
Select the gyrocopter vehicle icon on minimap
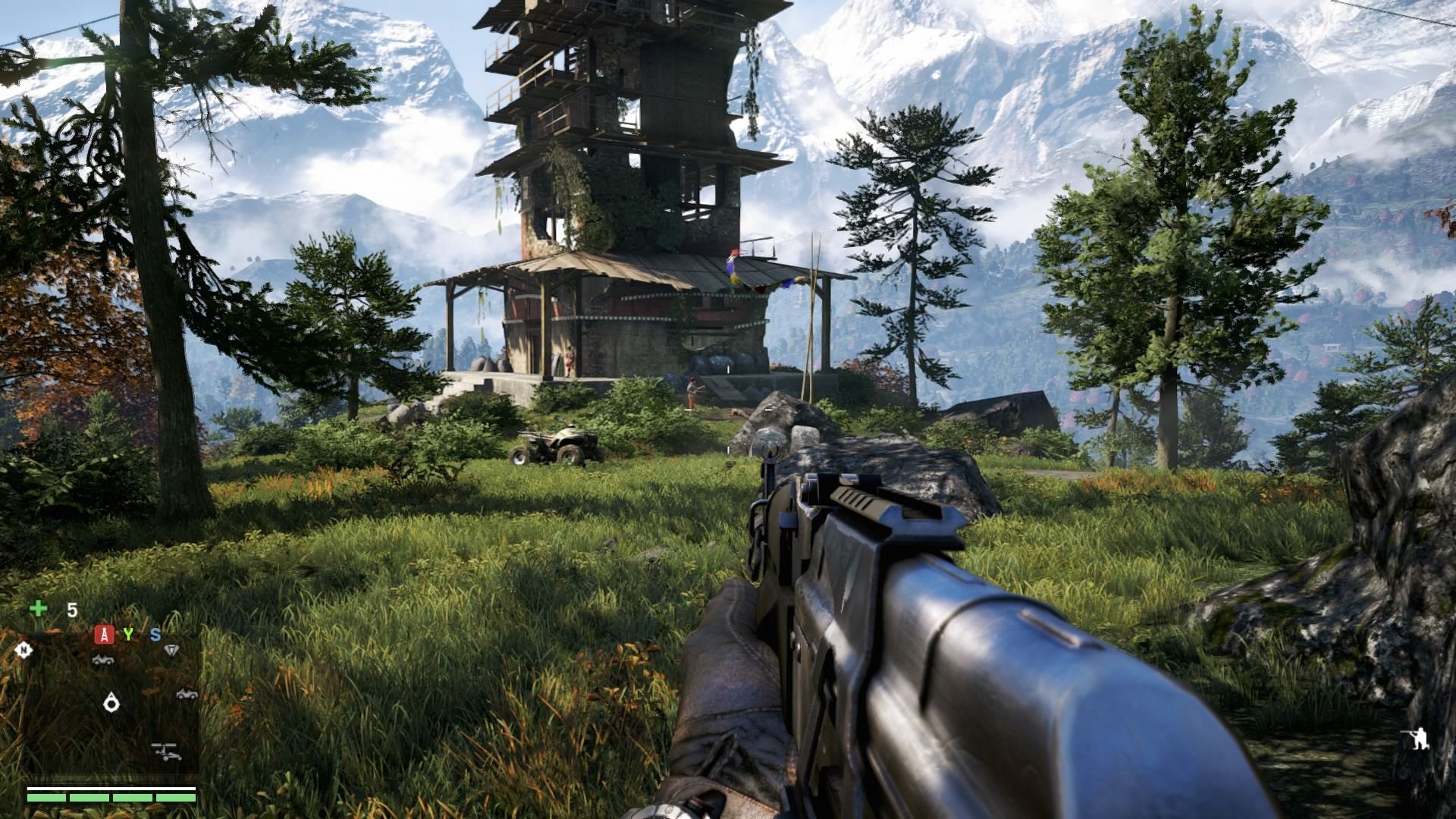click(x=166, y=752)
